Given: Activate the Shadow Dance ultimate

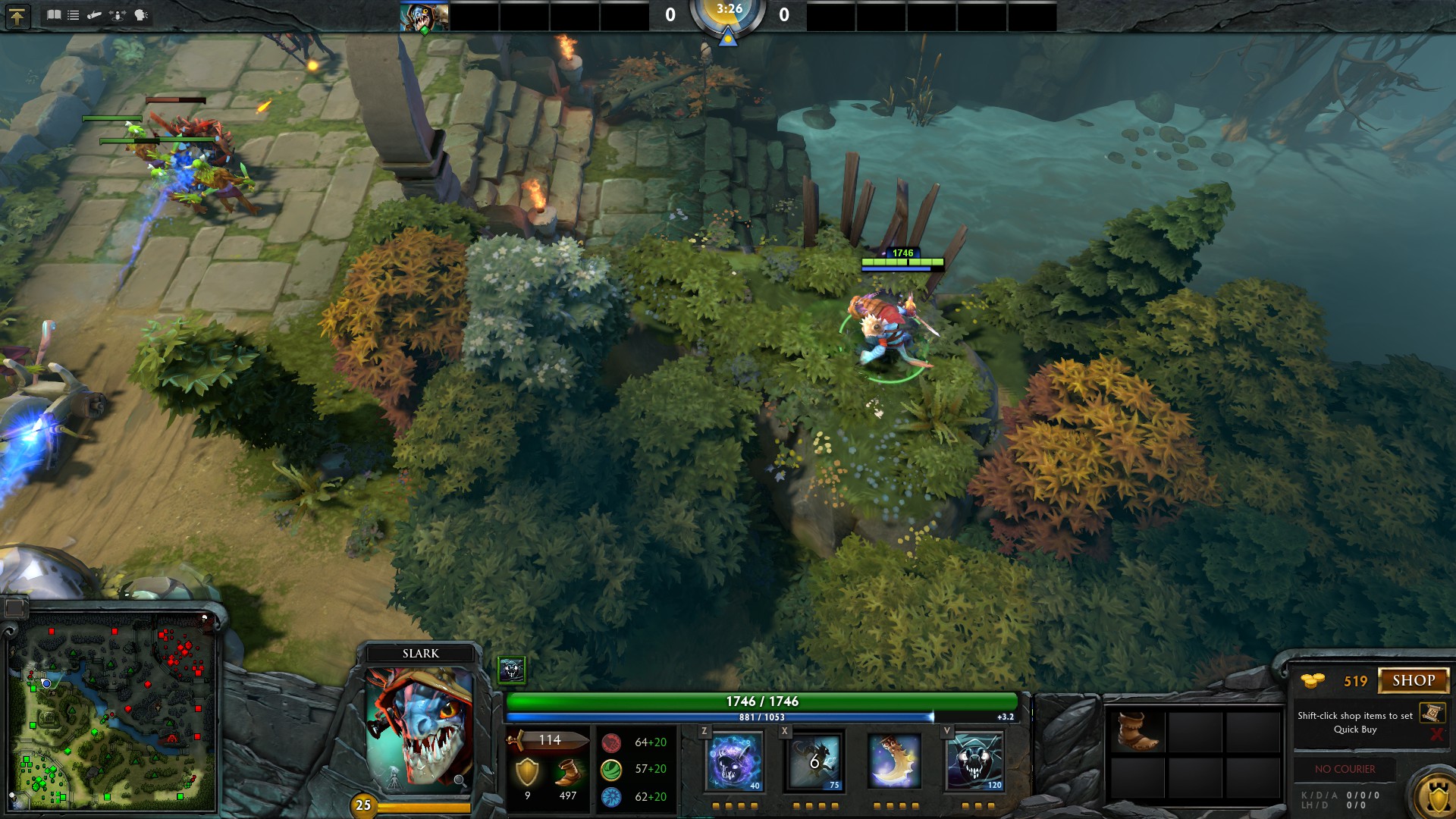Looking at the screenshot, I should pyautogui.click(x=975, y=761).
